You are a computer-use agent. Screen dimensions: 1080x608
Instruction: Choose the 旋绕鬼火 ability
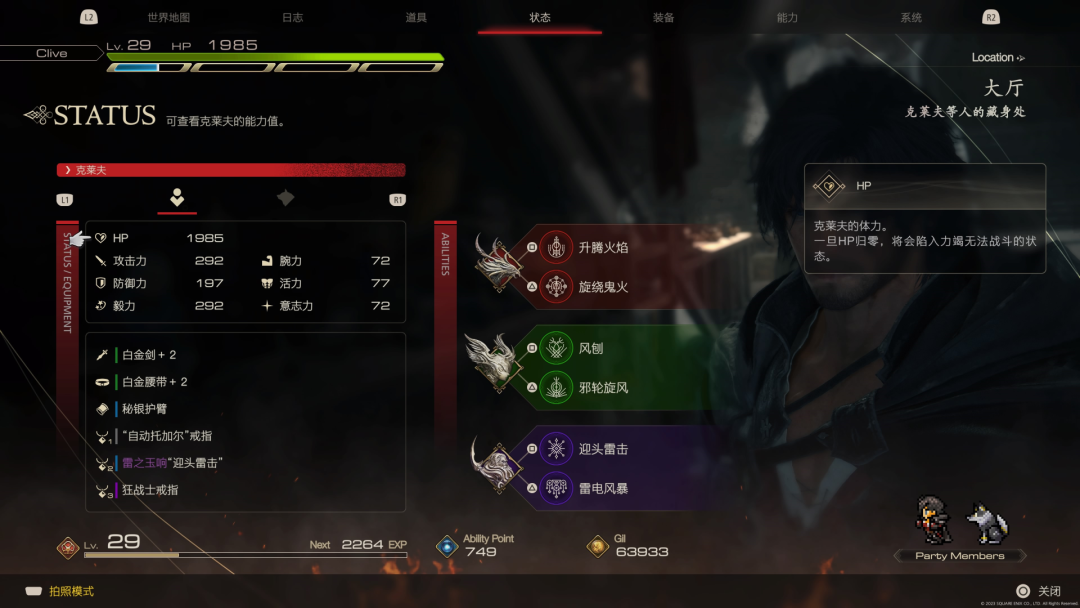point(603,287)
